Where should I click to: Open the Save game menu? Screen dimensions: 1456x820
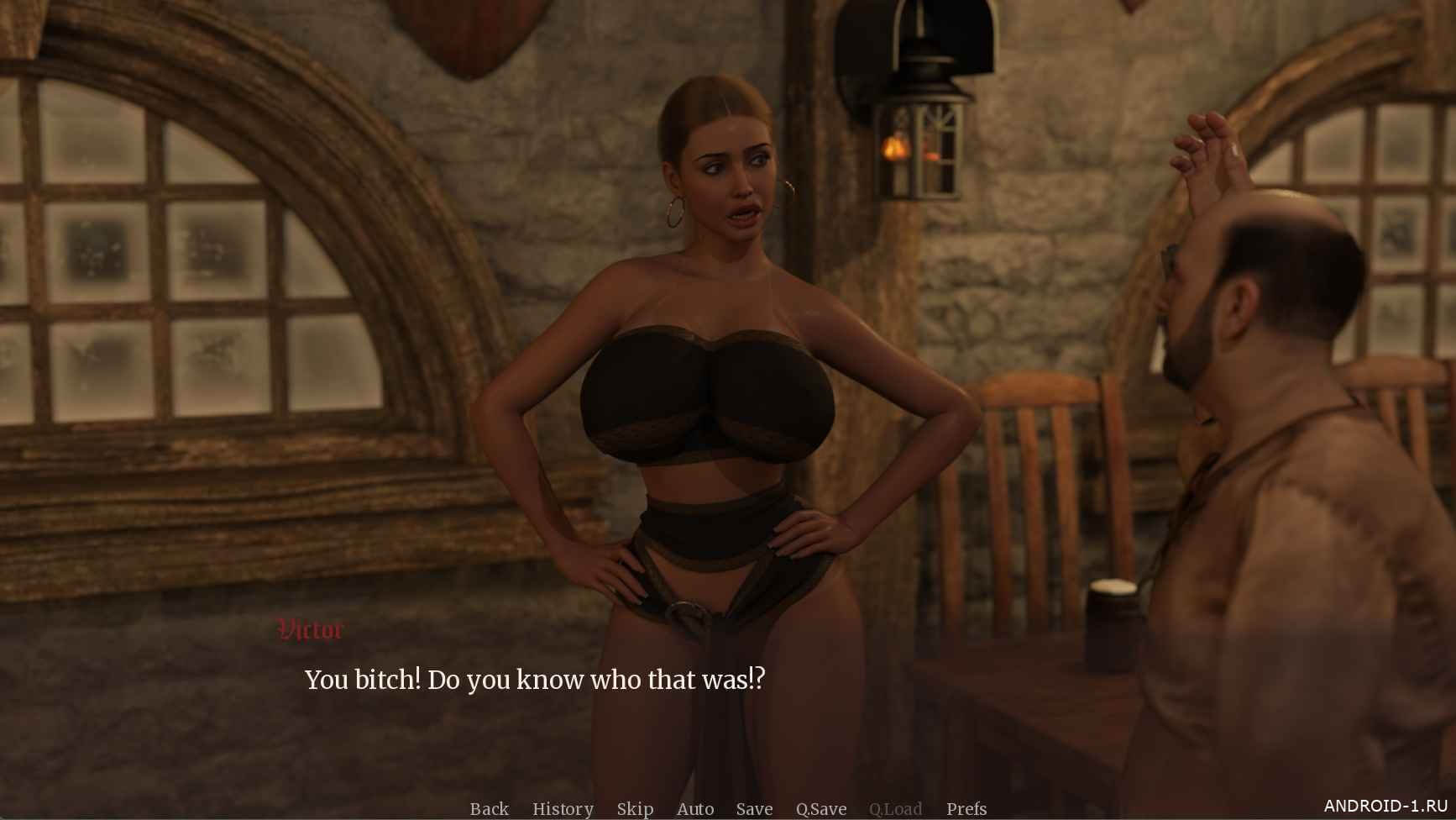[x=754, y=808]
